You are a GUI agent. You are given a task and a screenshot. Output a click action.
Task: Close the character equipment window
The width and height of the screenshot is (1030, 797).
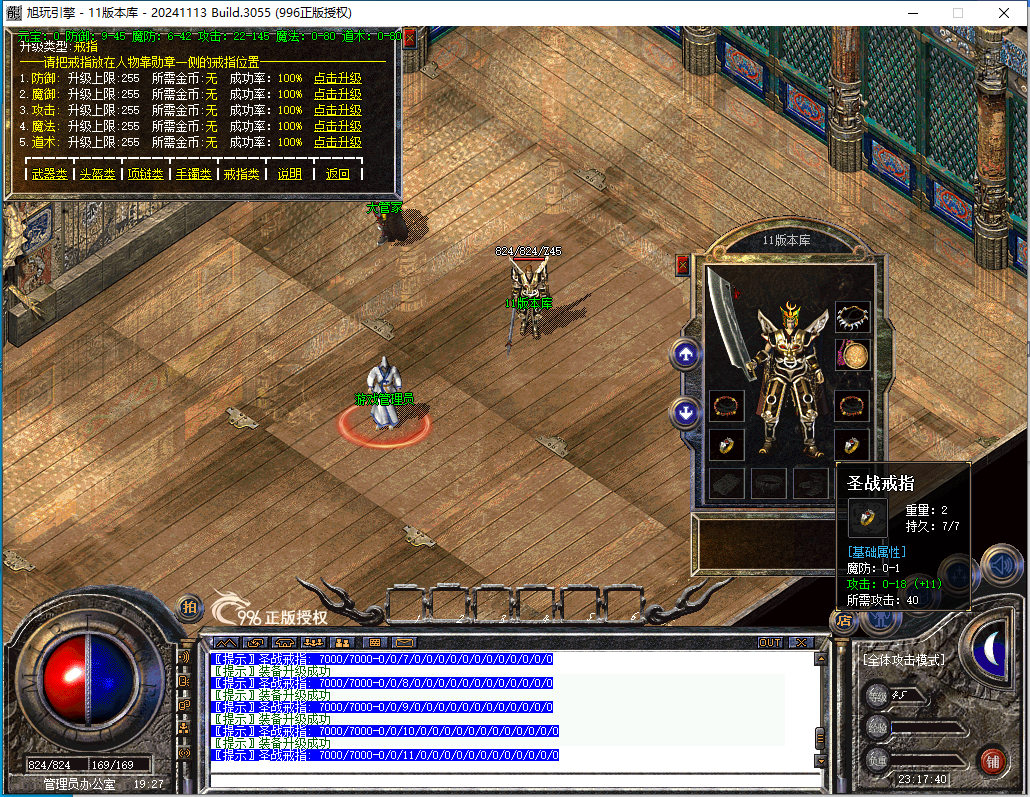pos(683,265)
